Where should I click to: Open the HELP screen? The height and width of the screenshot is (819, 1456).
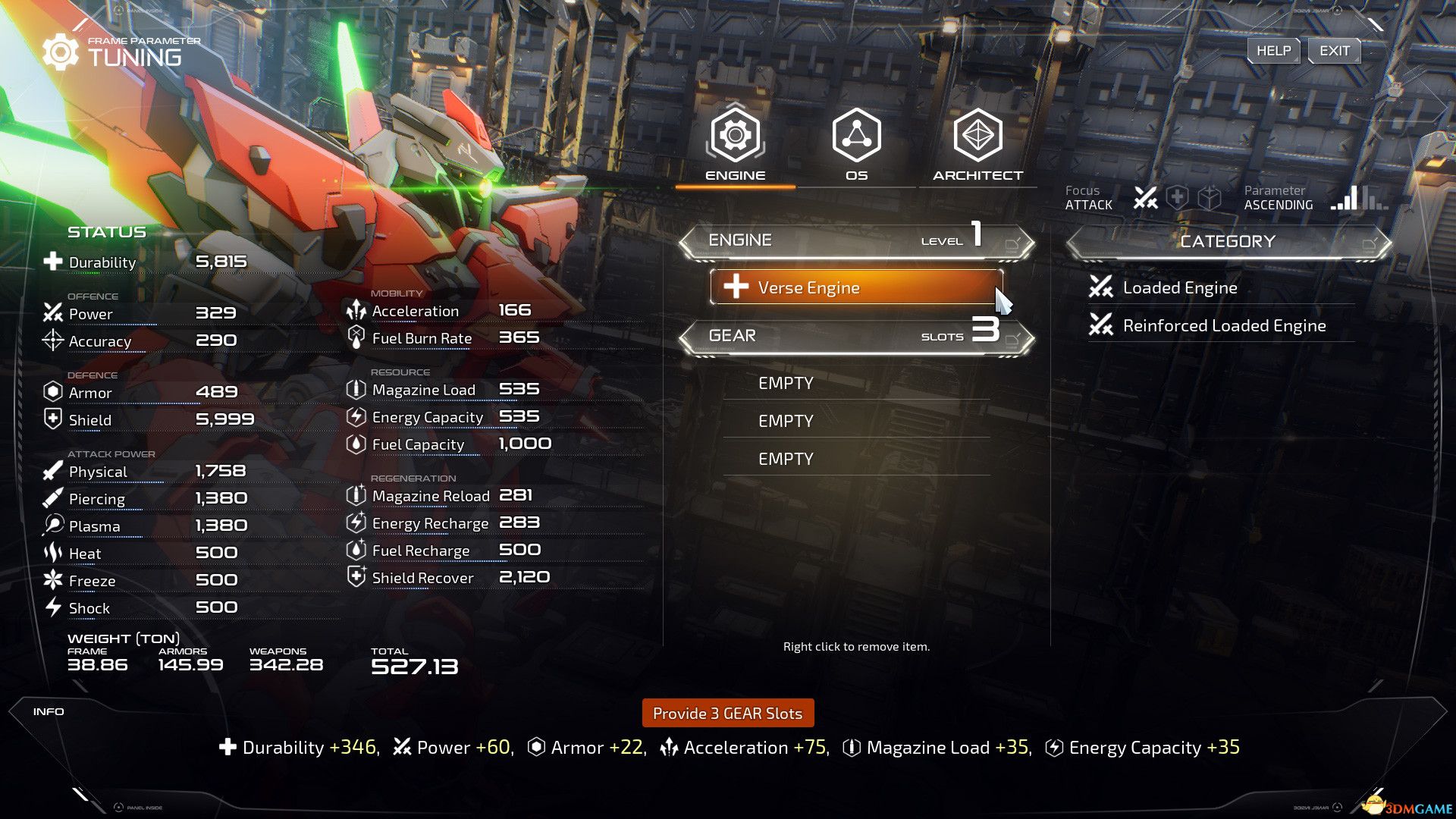1273,51
